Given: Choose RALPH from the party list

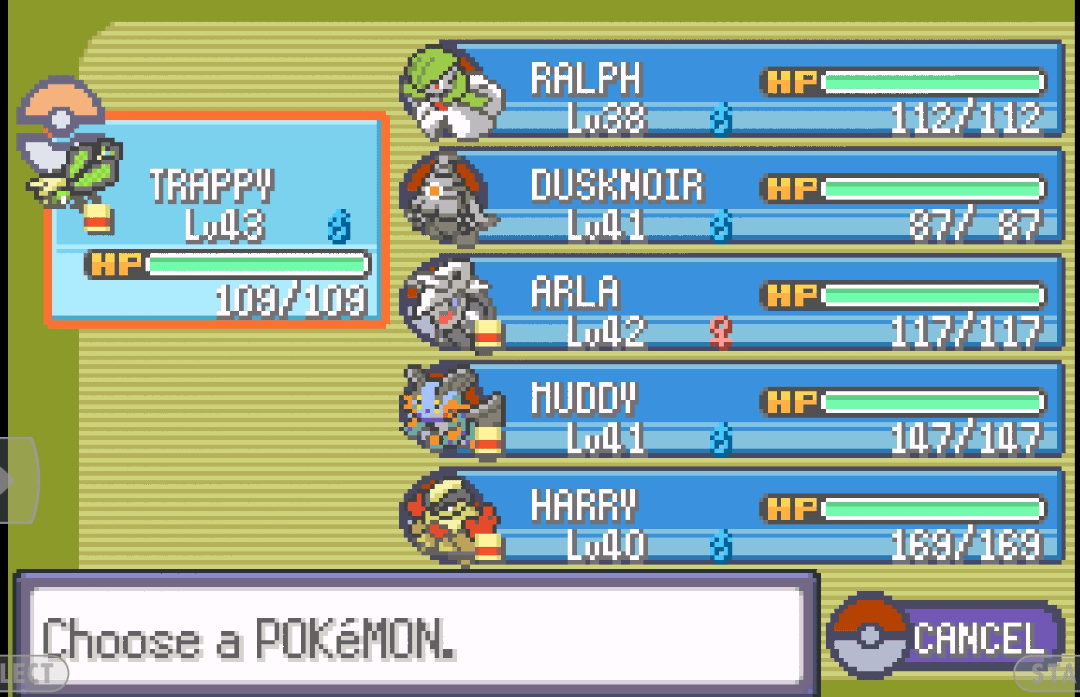Looking at the screenshot, I should pos(750,92).
